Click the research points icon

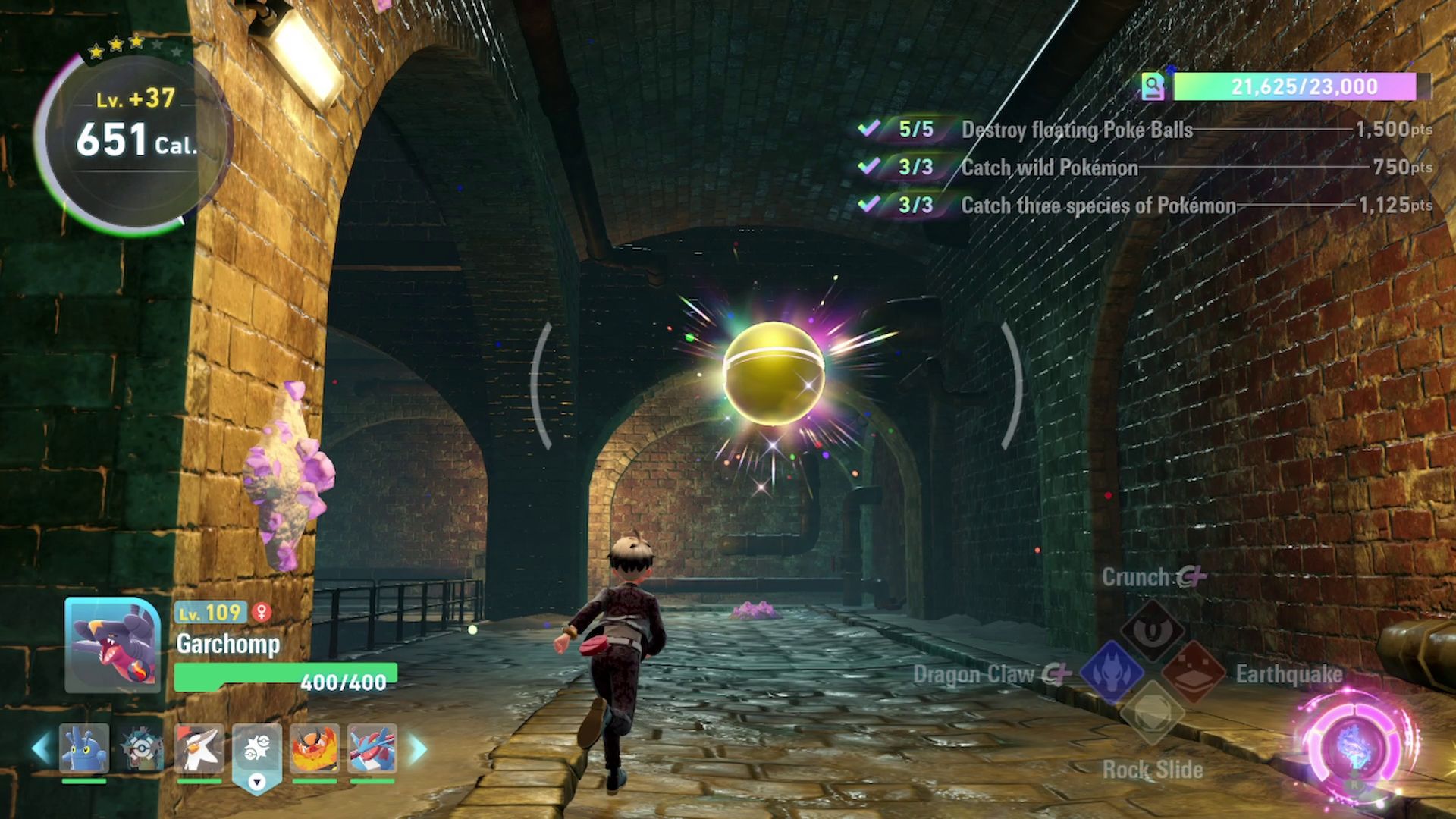click(x=1153, y=87)
